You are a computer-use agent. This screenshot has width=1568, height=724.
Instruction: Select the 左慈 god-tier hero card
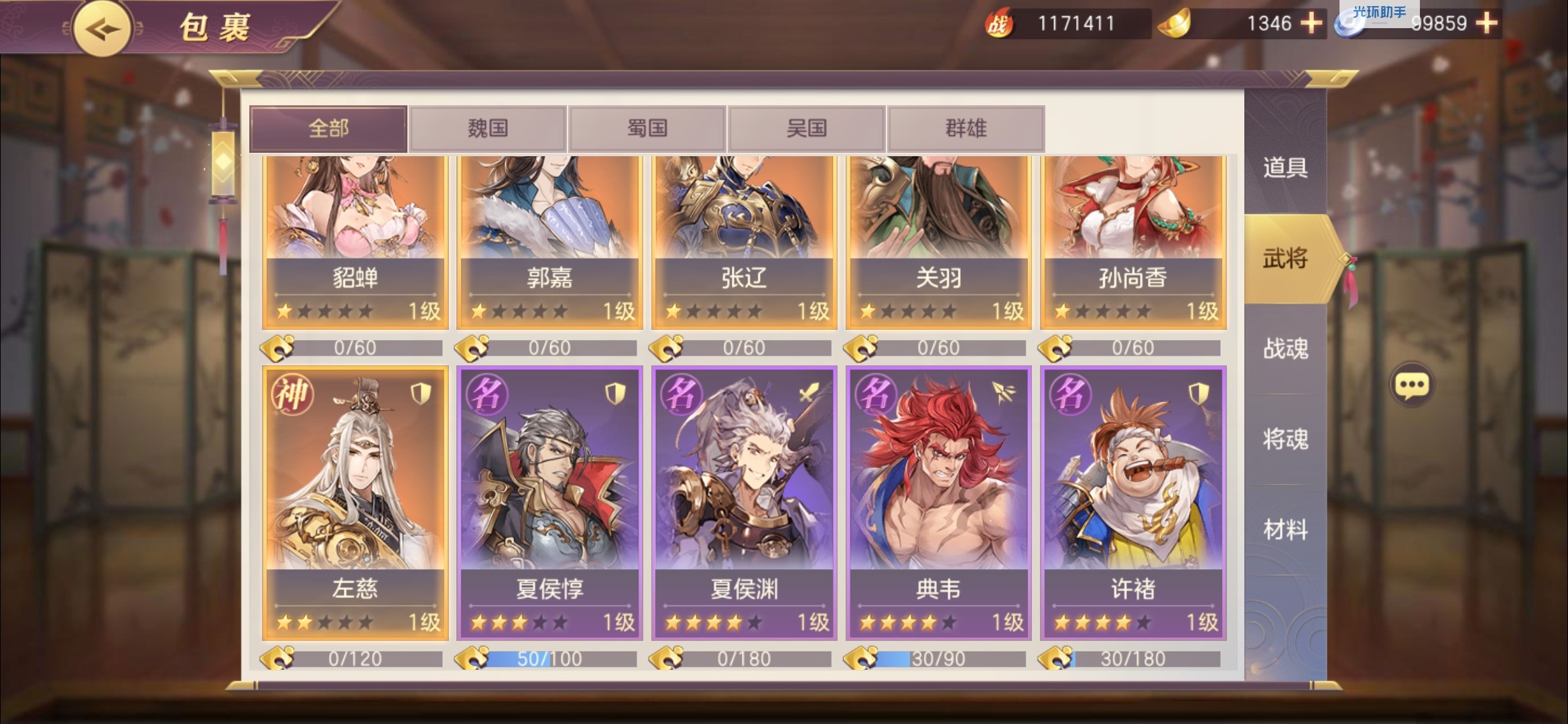(355, 503)
